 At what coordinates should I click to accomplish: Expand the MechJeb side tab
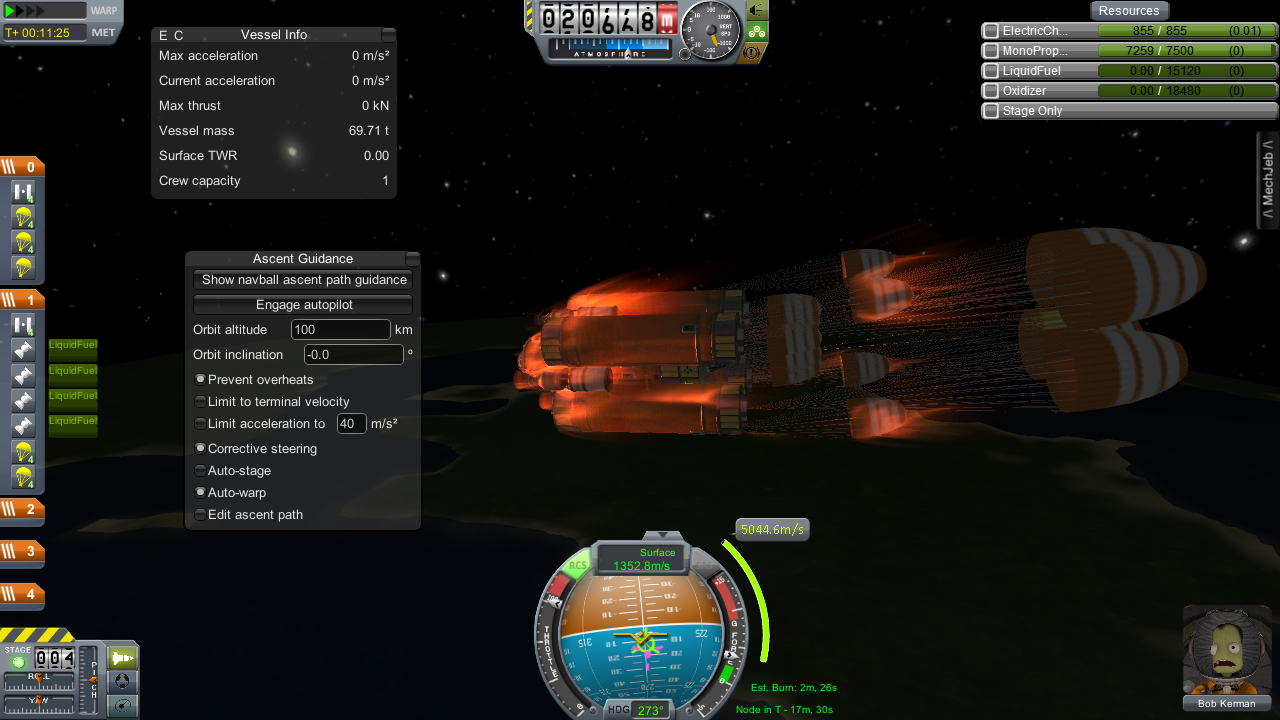1268,180
